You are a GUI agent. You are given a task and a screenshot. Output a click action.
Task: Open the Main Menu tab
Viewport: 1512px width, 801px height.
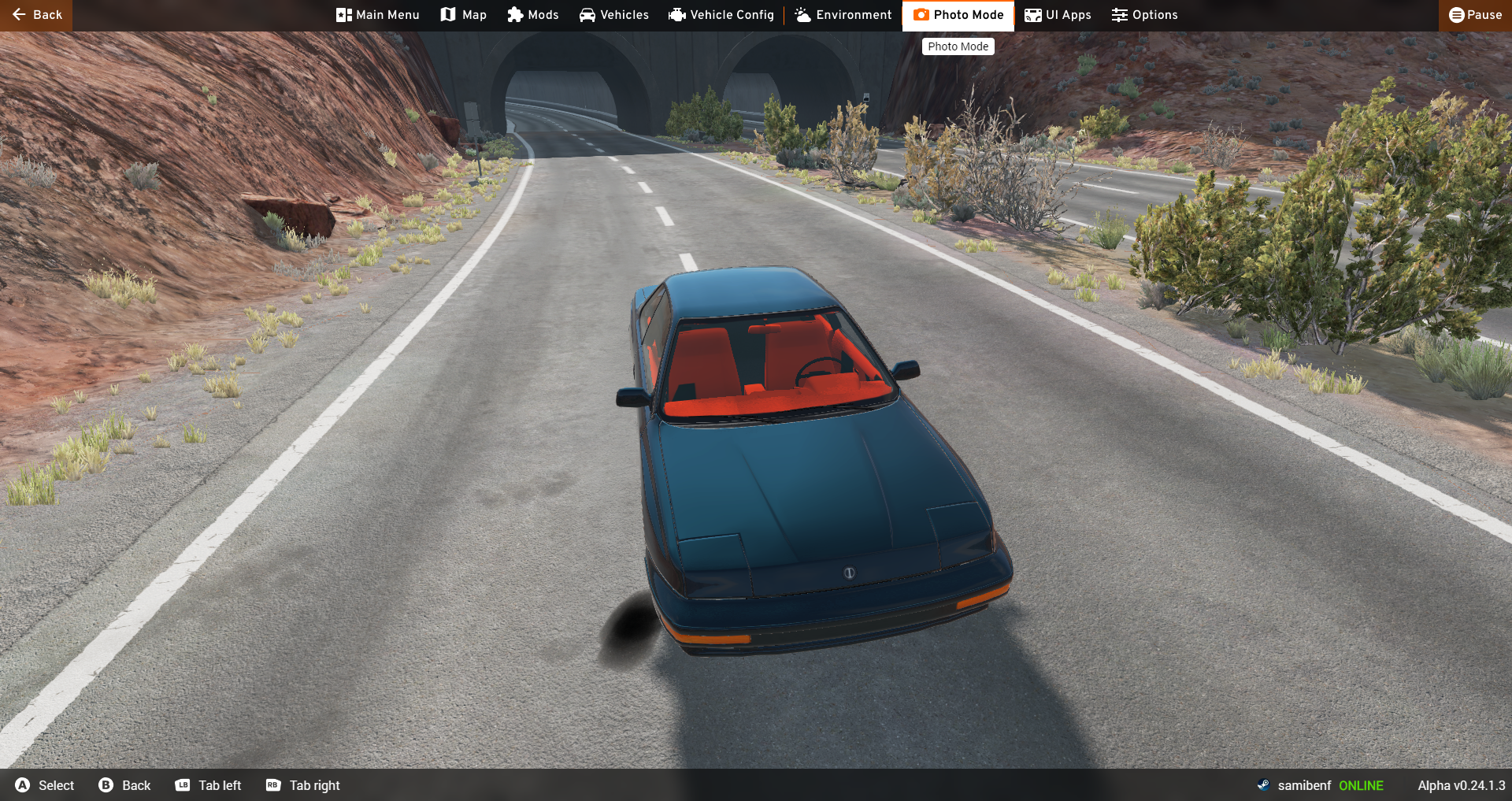377,15
